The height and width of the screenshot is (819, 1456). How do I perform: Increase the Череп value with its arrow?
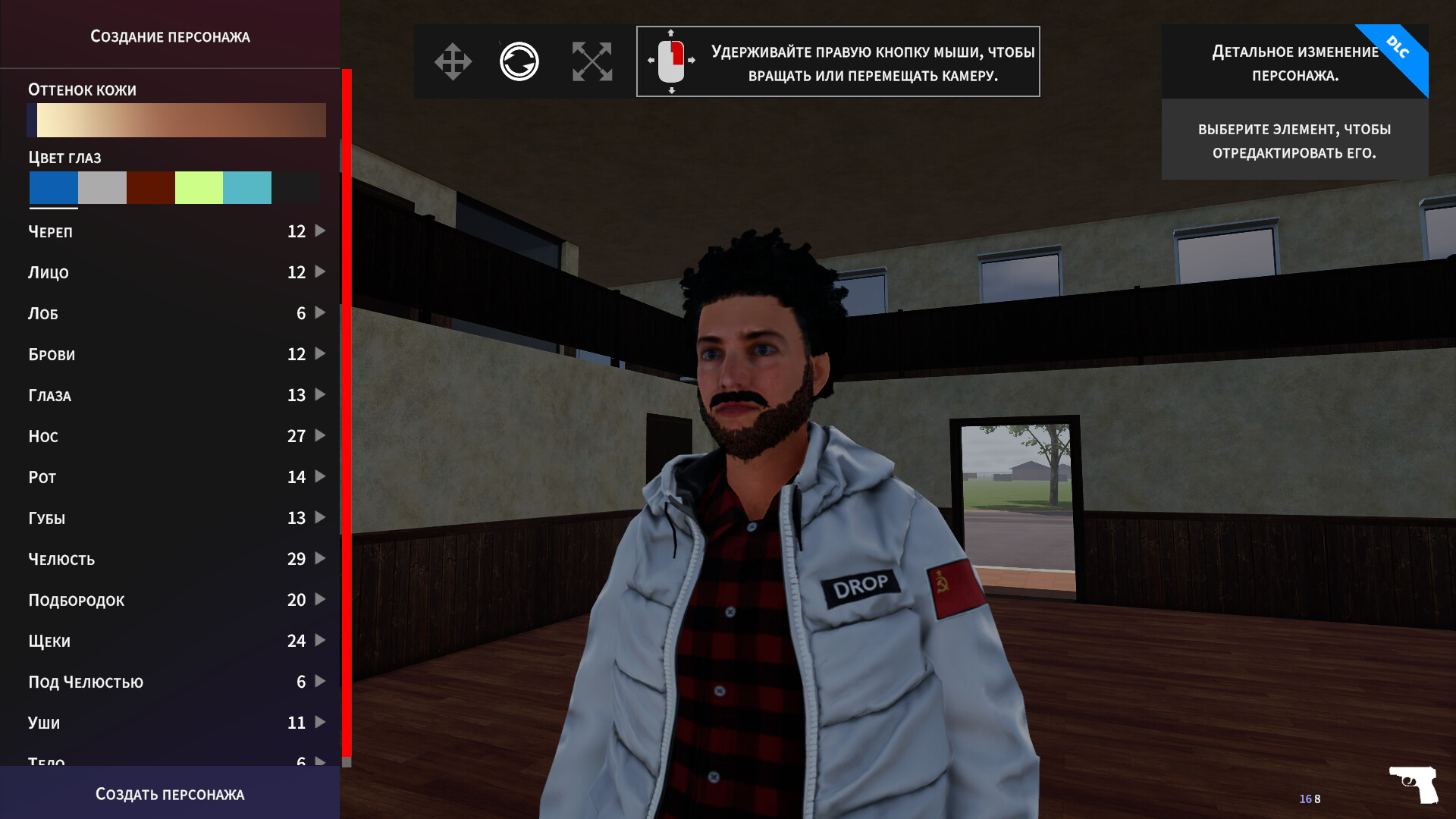click(x=320, y=231)
